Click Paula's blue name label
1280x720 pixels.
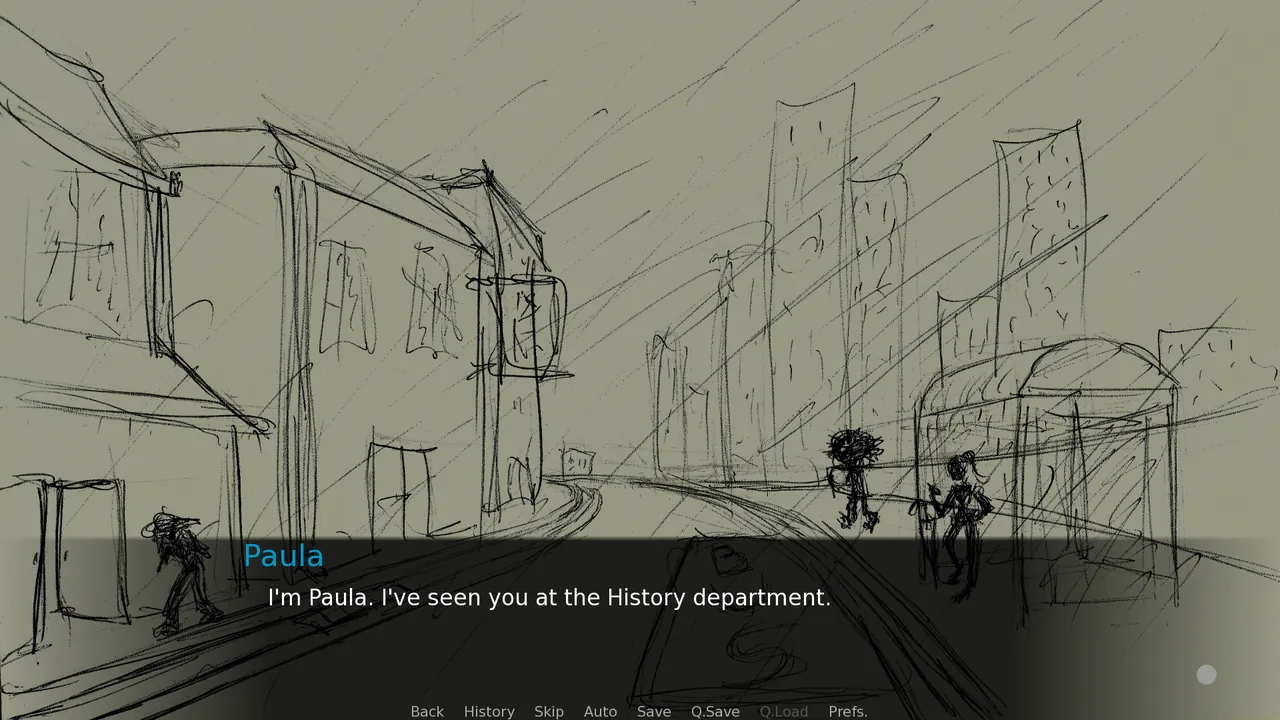(283, 556)
